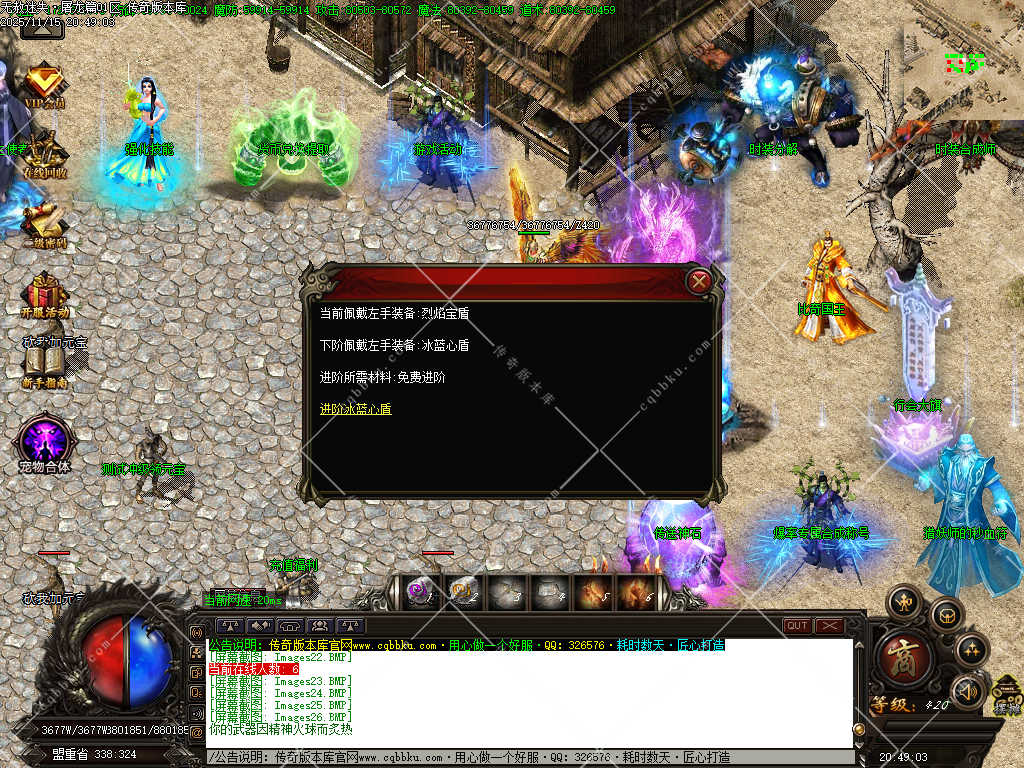Use the flame item in hotbar slot 5

(x=593, y=592)
